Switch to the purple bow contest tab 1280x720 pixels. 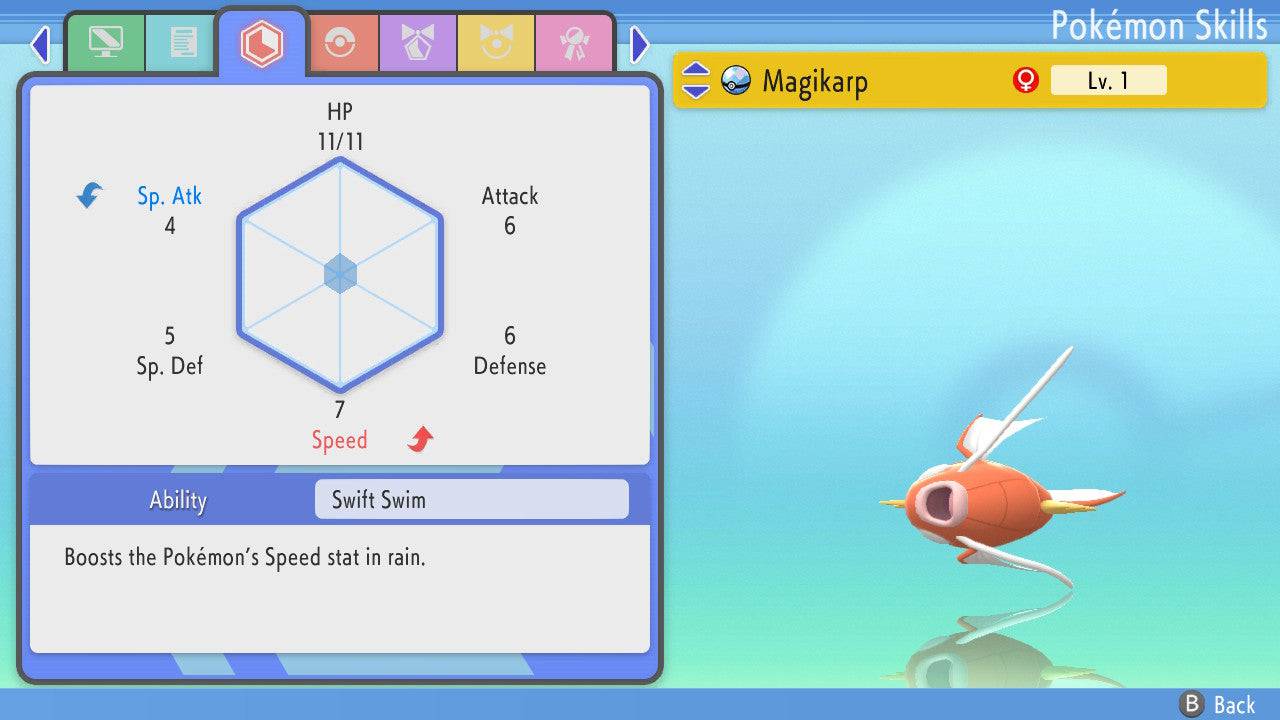point(417,43)
